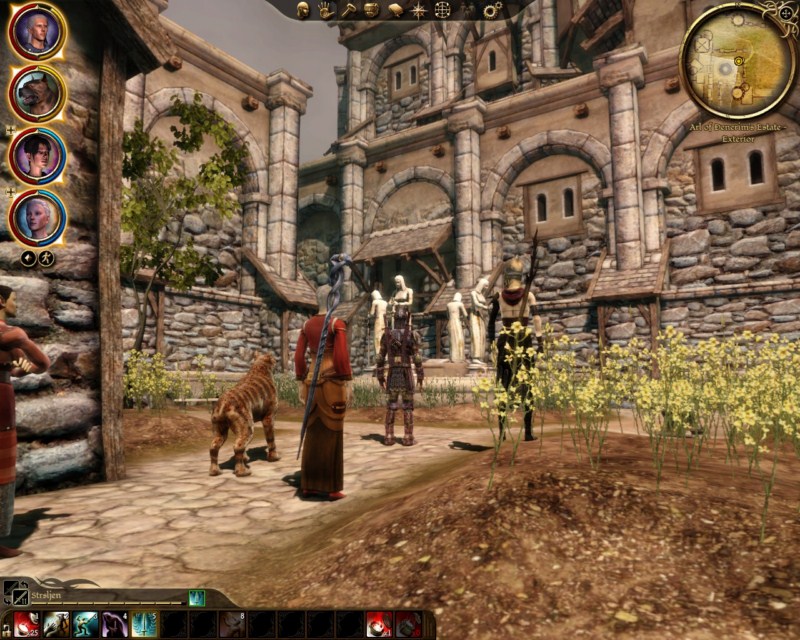Open the inventory chest icon
The width and height of the screenshot is (800, 640).
coord(371,10)
